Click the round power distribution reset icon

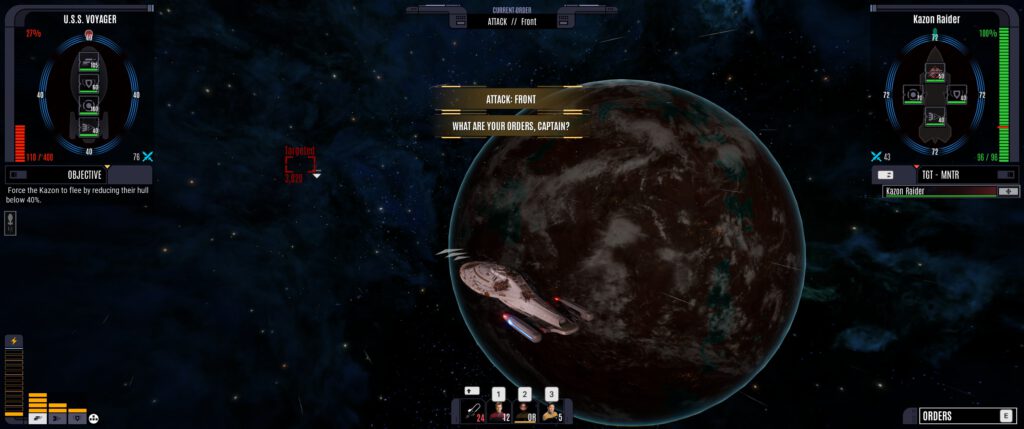(95, 418)
